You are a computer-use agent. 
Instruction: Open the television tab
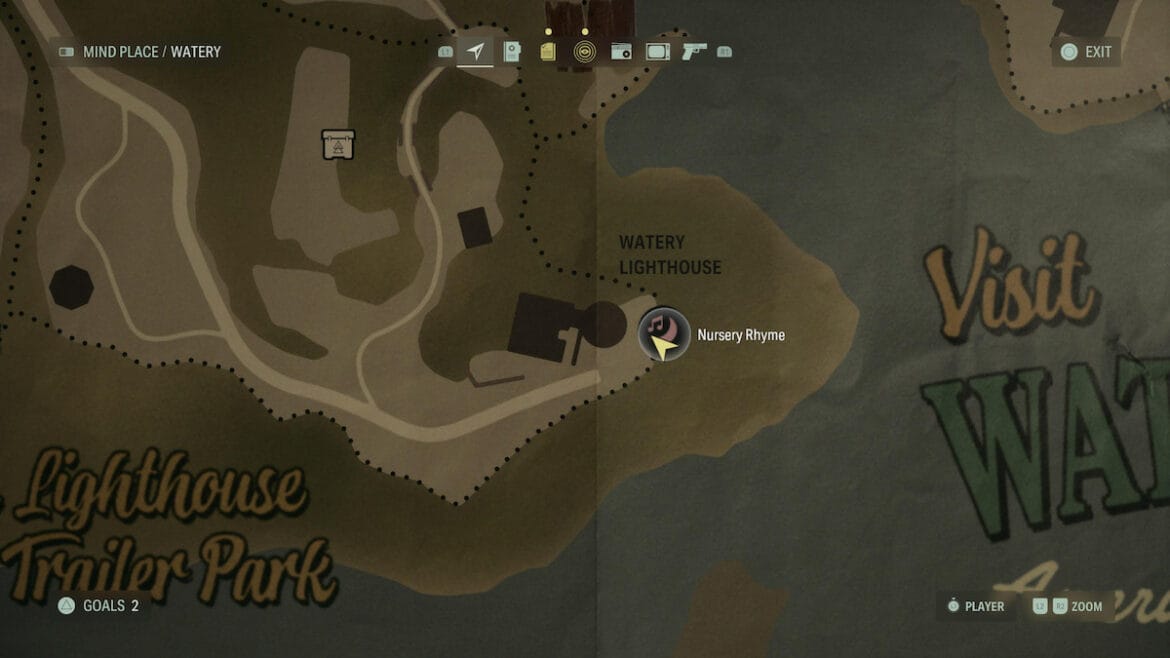coord(657,52)
